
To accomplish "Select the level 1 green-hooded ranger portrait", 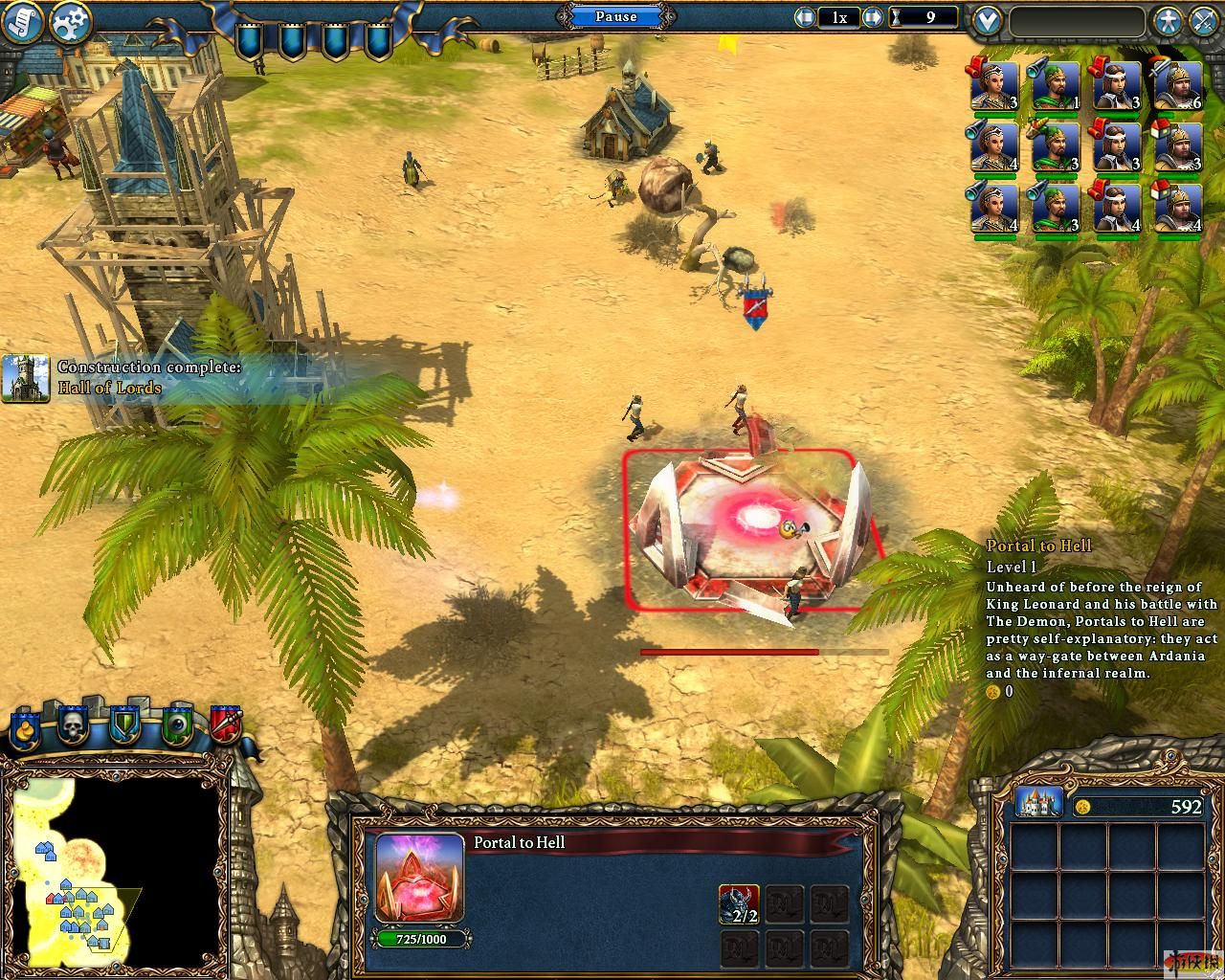I will pos(1056,87).
